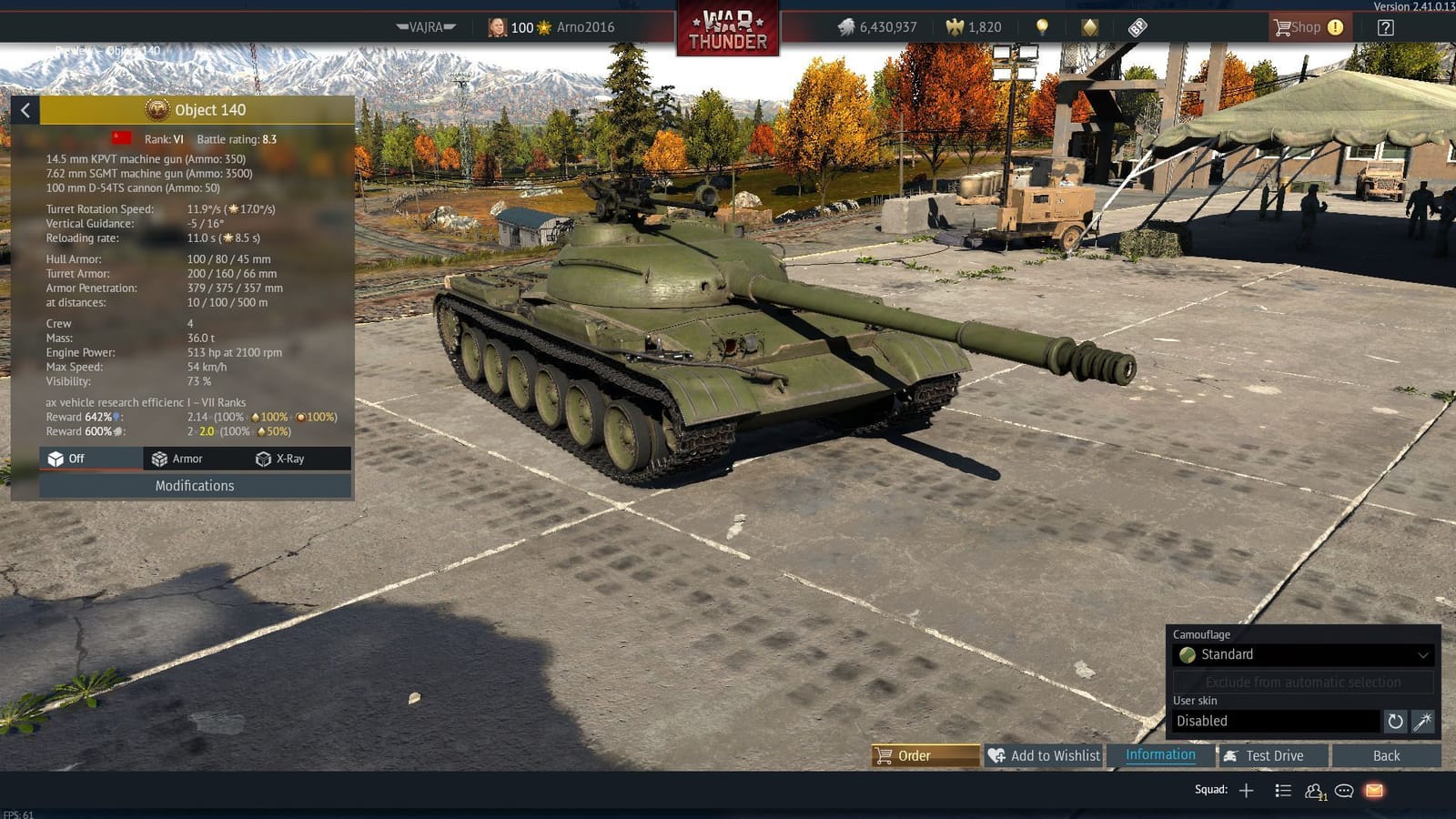Switch to the Information tab
This screenshot has height=819, width=1456.
pos(1159,754)
